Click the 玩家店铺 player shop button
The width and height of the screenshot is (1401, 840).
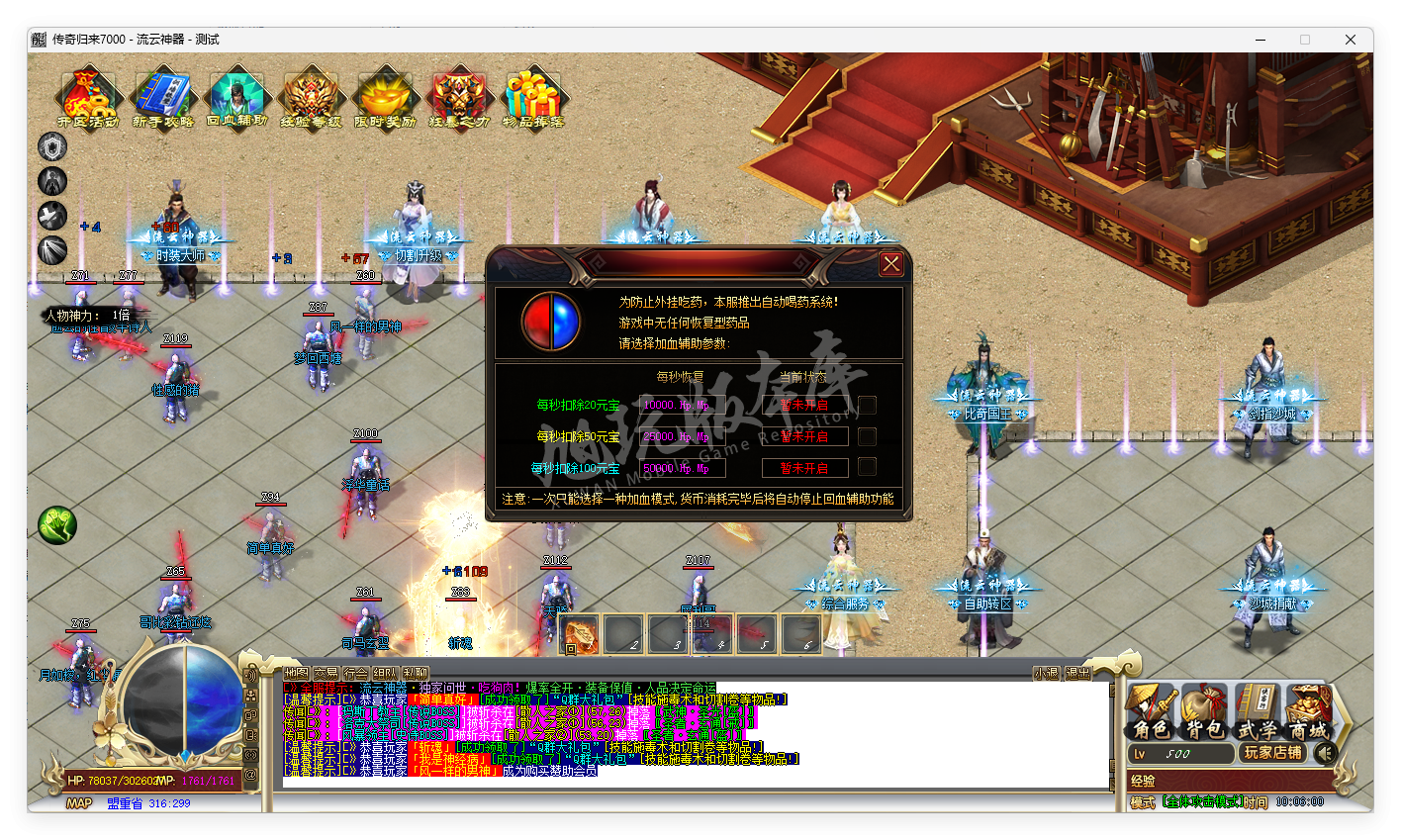click(x=1273, y=752)
